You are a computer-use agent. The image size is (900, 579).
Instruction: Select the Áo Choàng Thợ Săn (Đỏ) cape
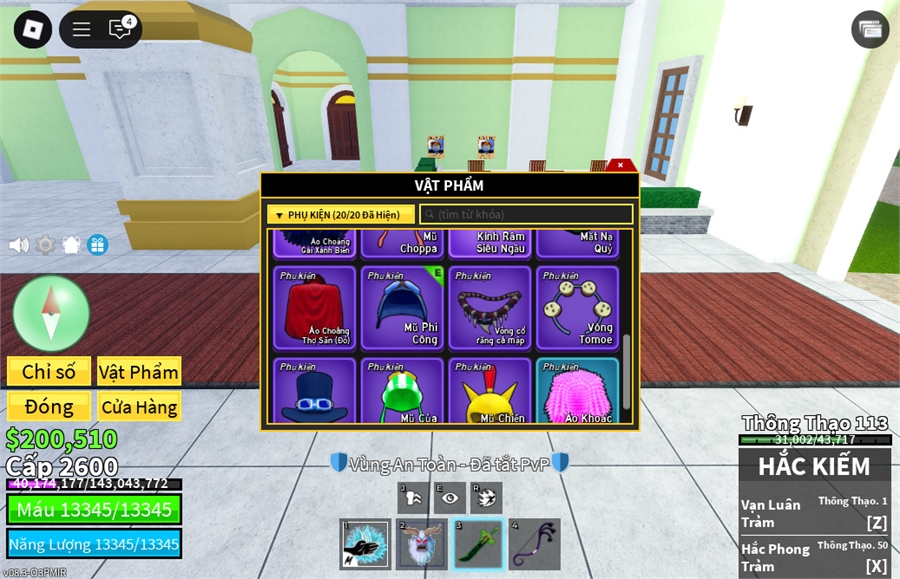pyautogui.click(x=314, y=307)
